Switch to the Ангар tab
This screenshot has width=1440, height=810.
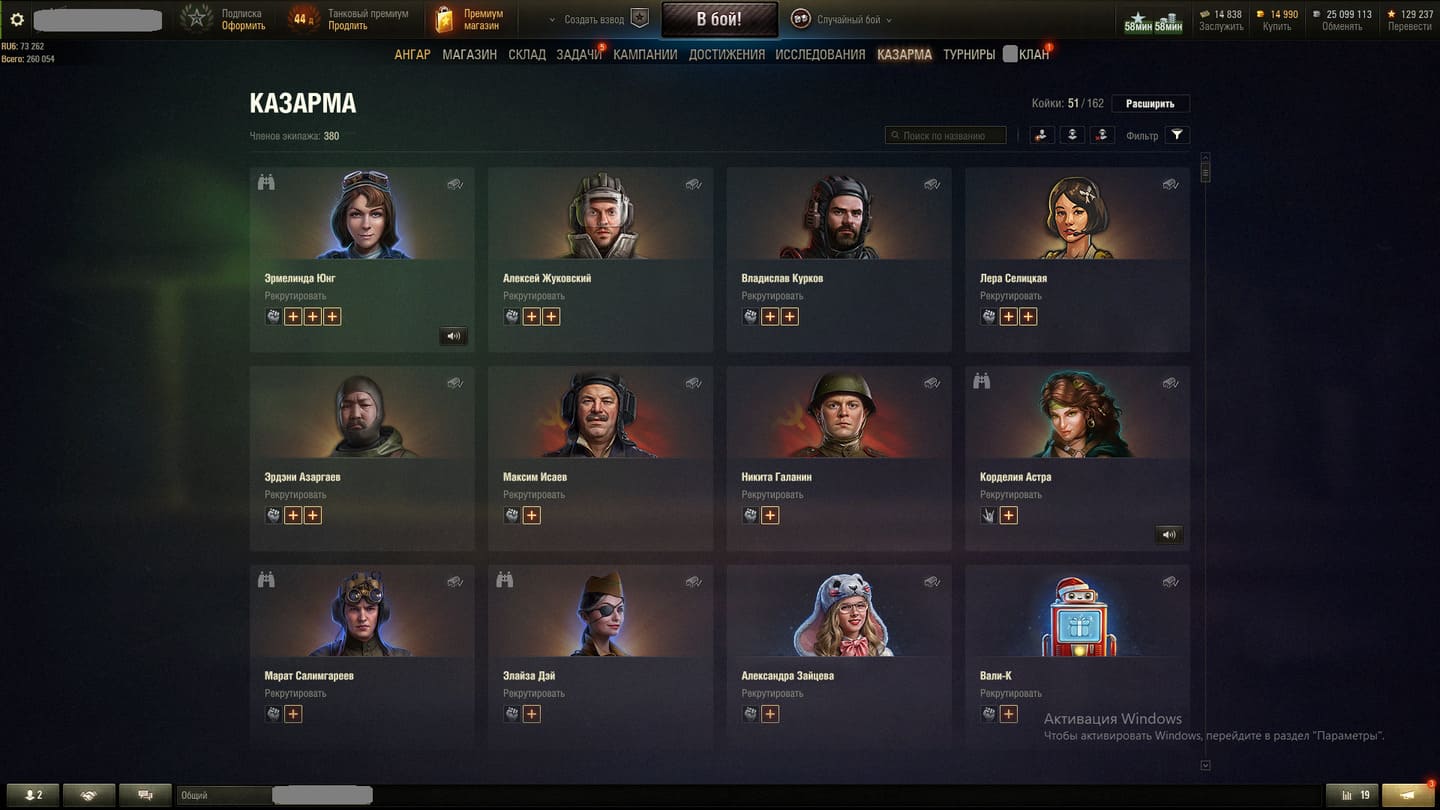tap(412, 54)
